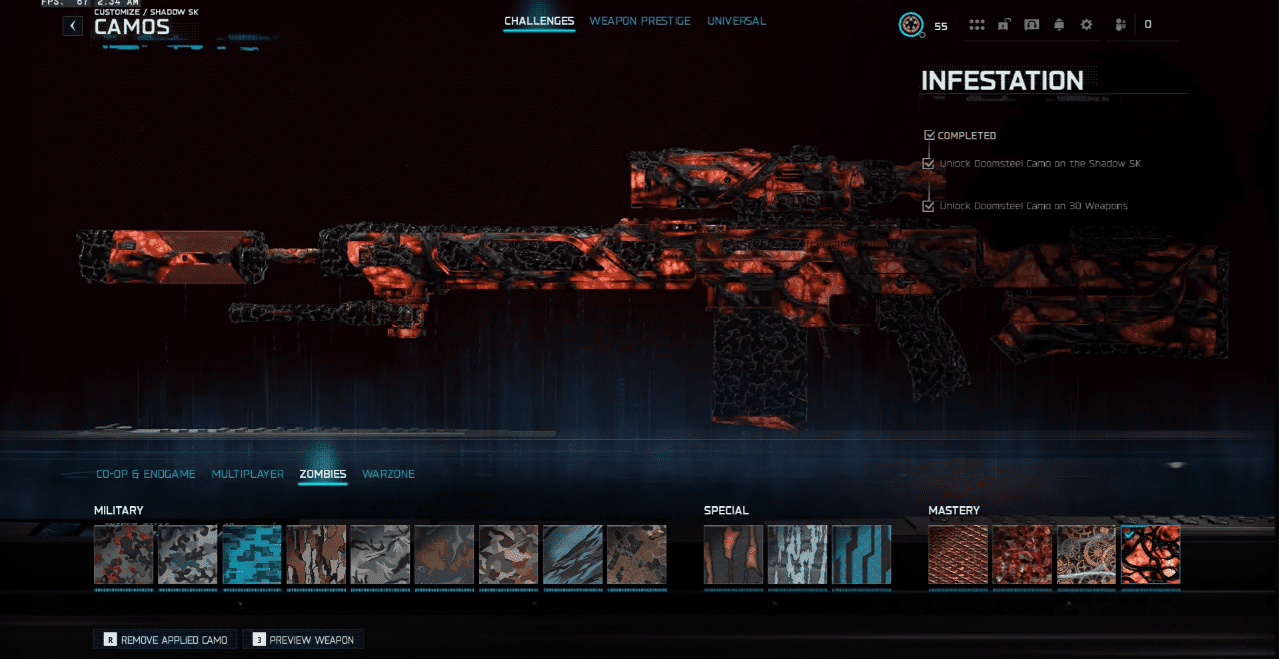Go back using the top-left arrow
This screenshot has width=1279, height=659.
pyautogui.click(x=73, y=26)
